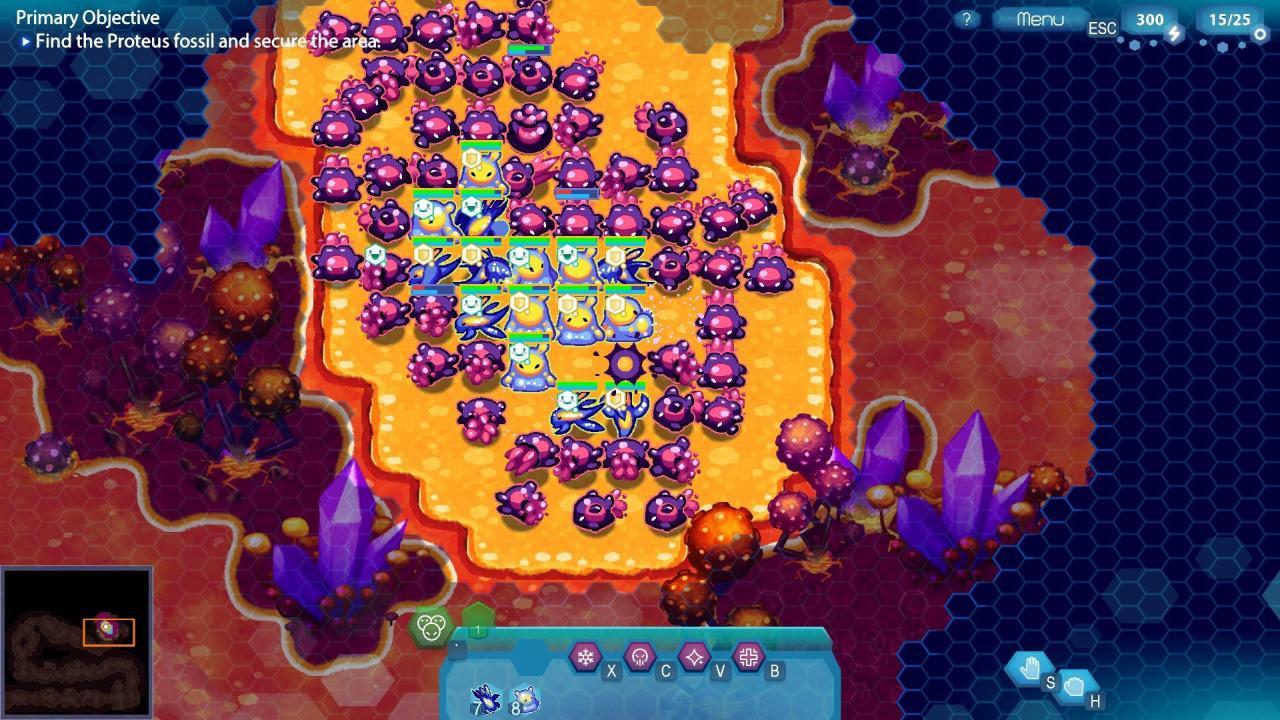Activate the skull attack ability (C)
1280x720 pixels.
coord(640,656)
